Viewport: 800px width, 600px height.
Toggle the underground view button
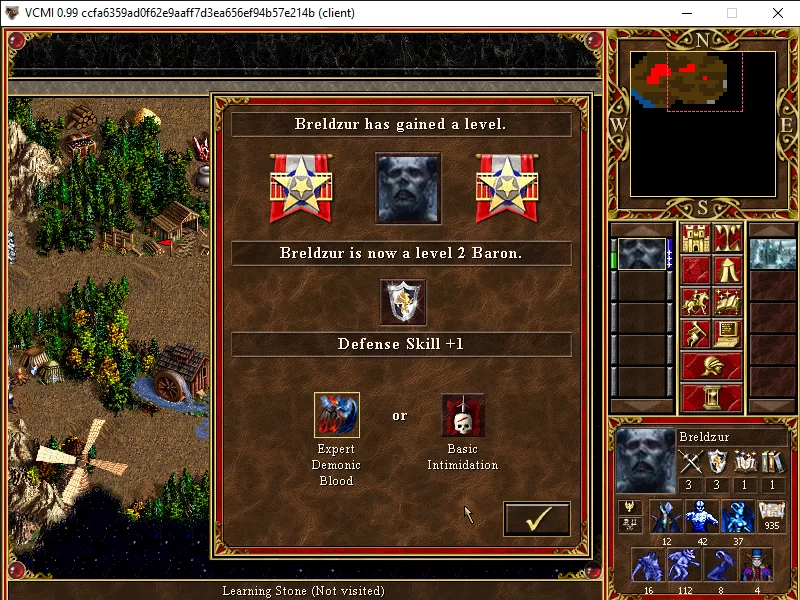(726, 238)
